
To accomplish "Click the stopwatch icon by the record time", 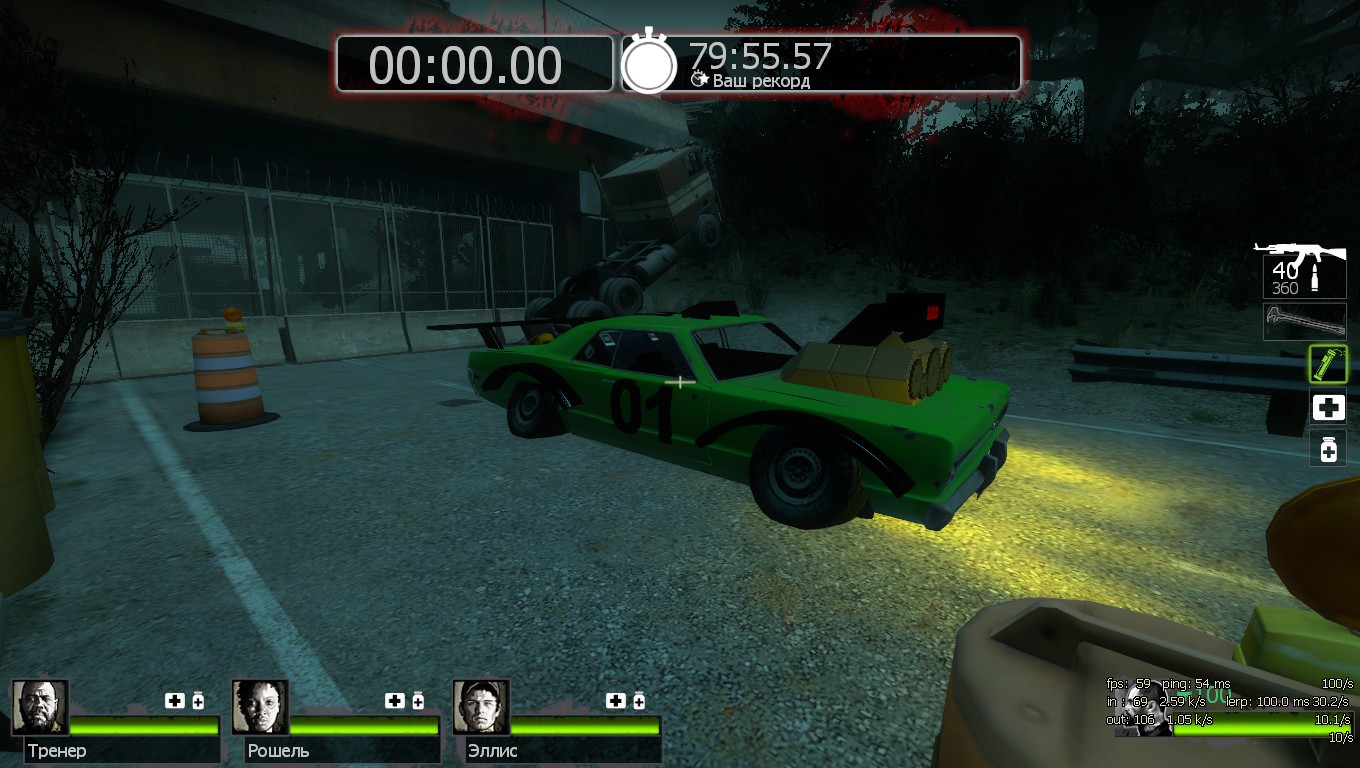I will pos(650,63).
